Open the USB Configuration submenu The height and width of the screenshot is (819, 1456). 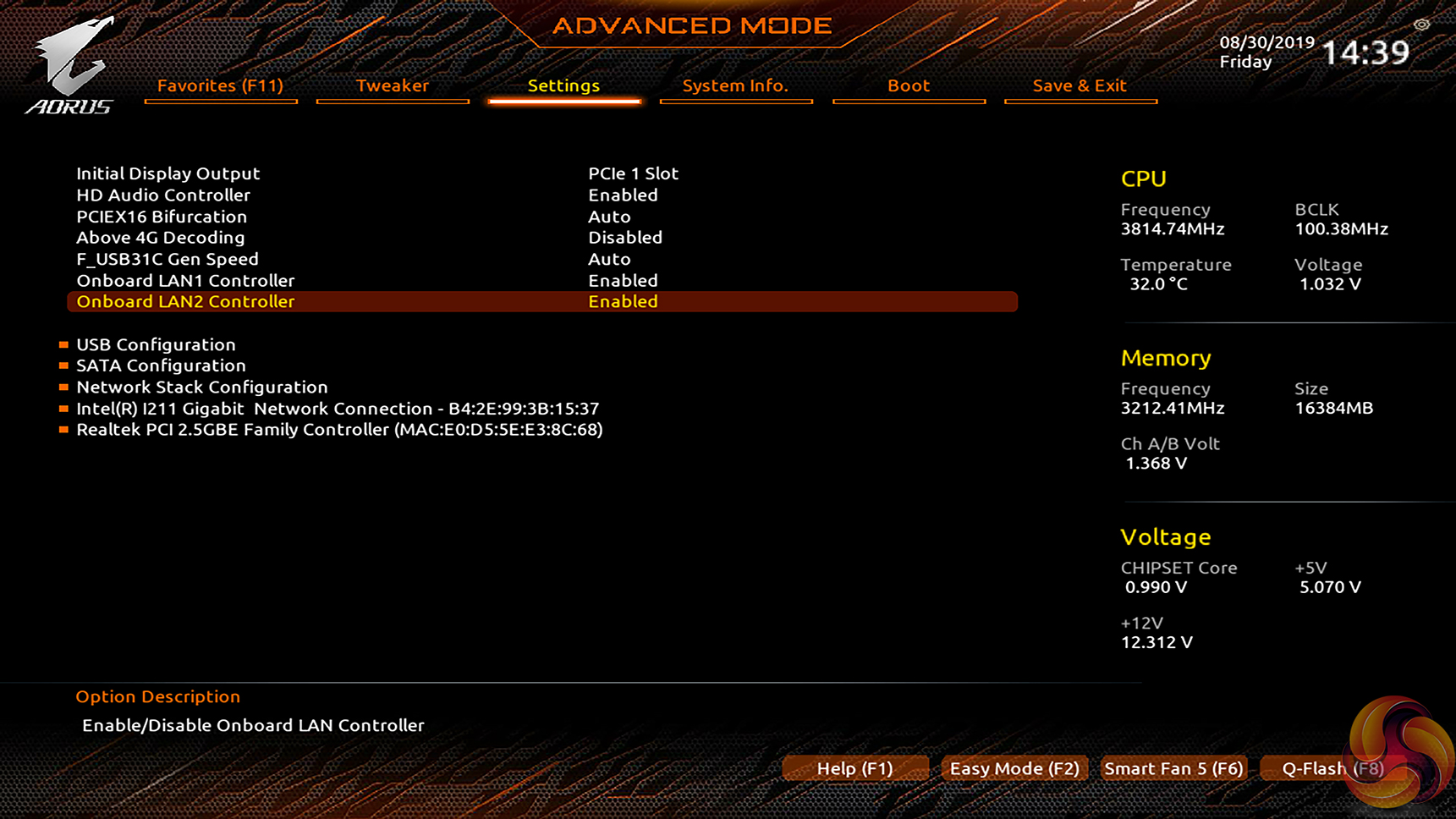pyautogui.click(x=156, y=344)
